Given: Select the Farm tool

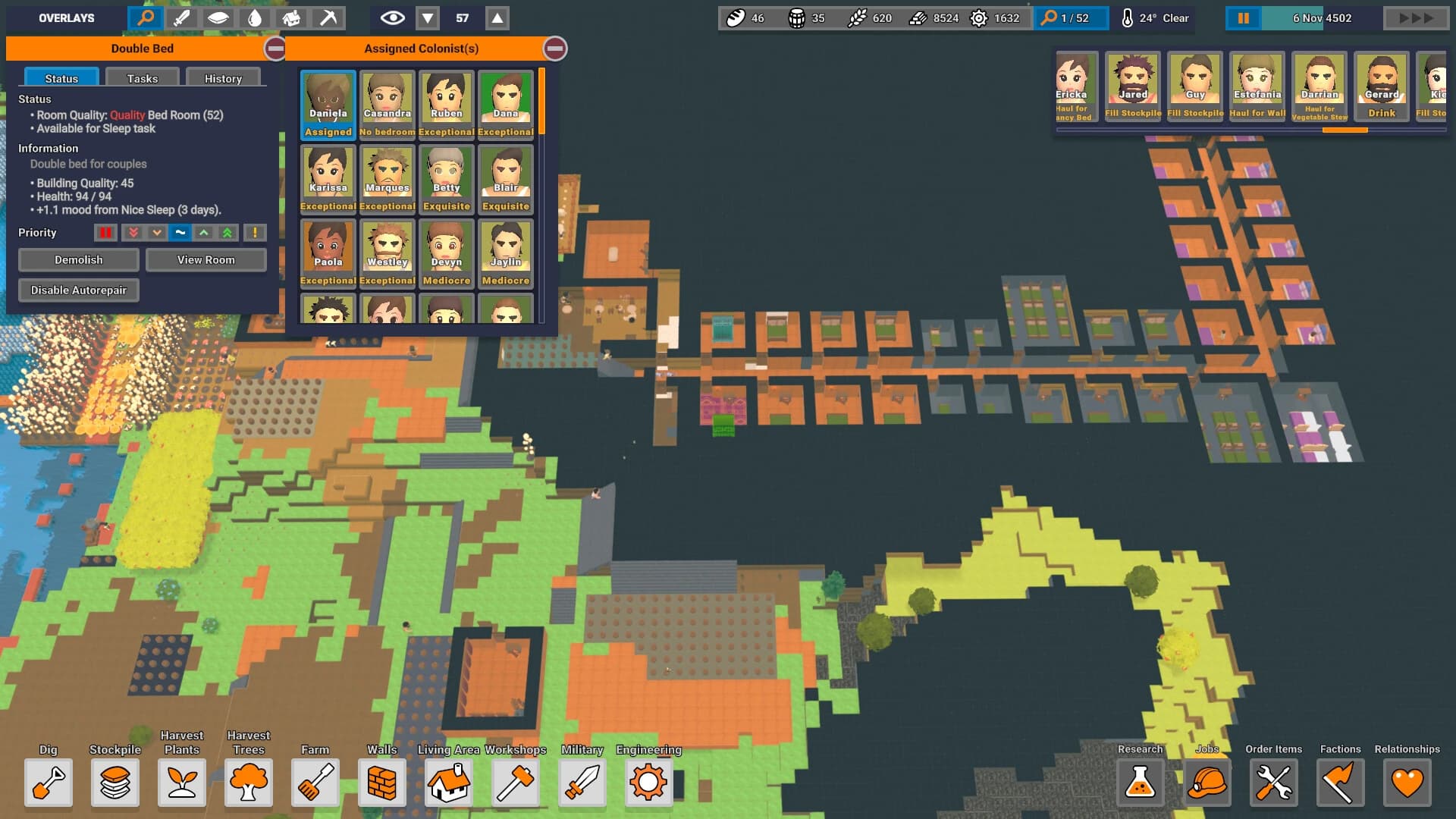Looking at the screenshot, I should click(x=315, y=783).
